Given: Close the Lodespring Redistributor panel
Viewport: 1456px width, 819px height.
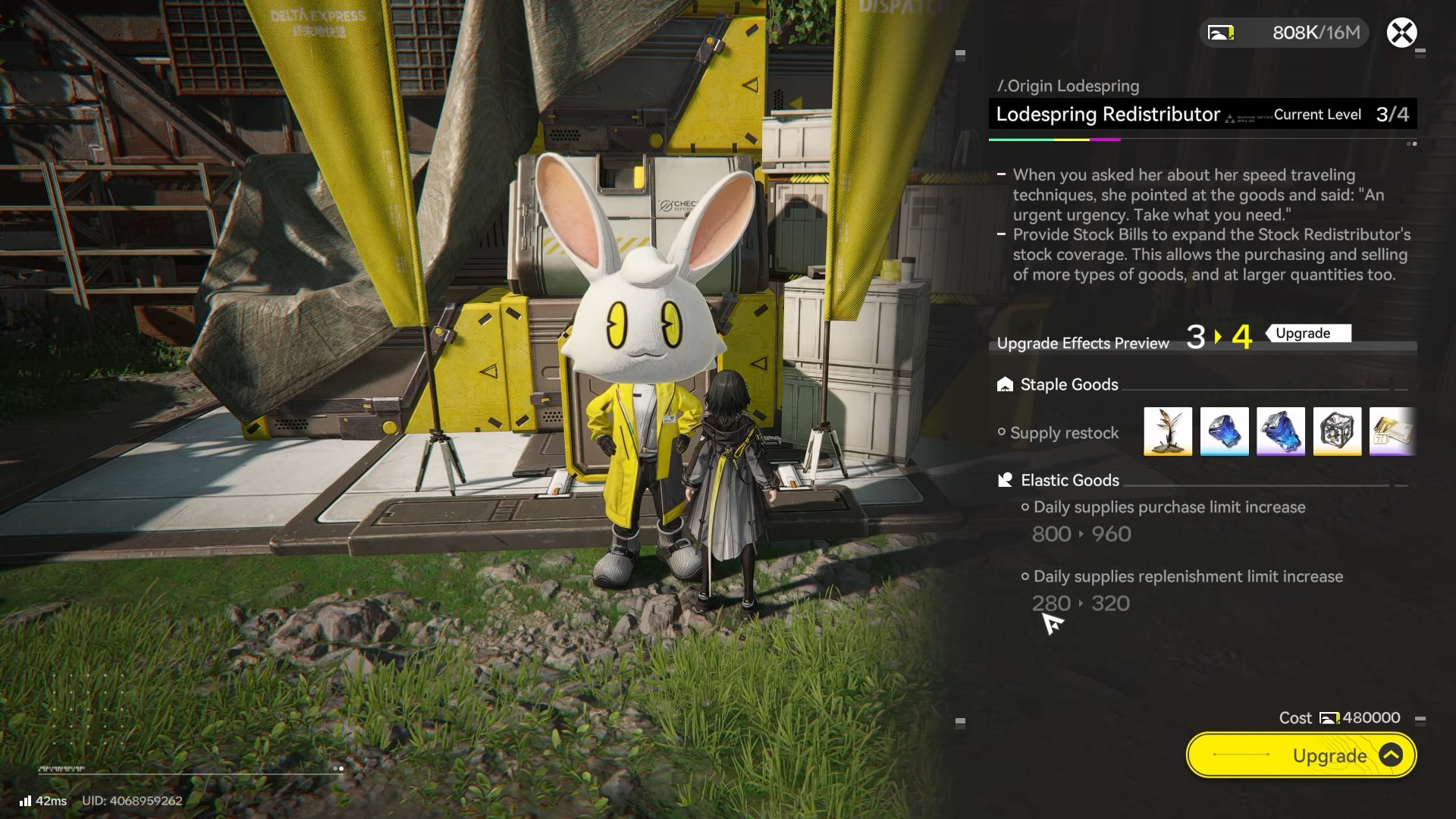Looking at the screenshot, I should (x=1401, y=33).
